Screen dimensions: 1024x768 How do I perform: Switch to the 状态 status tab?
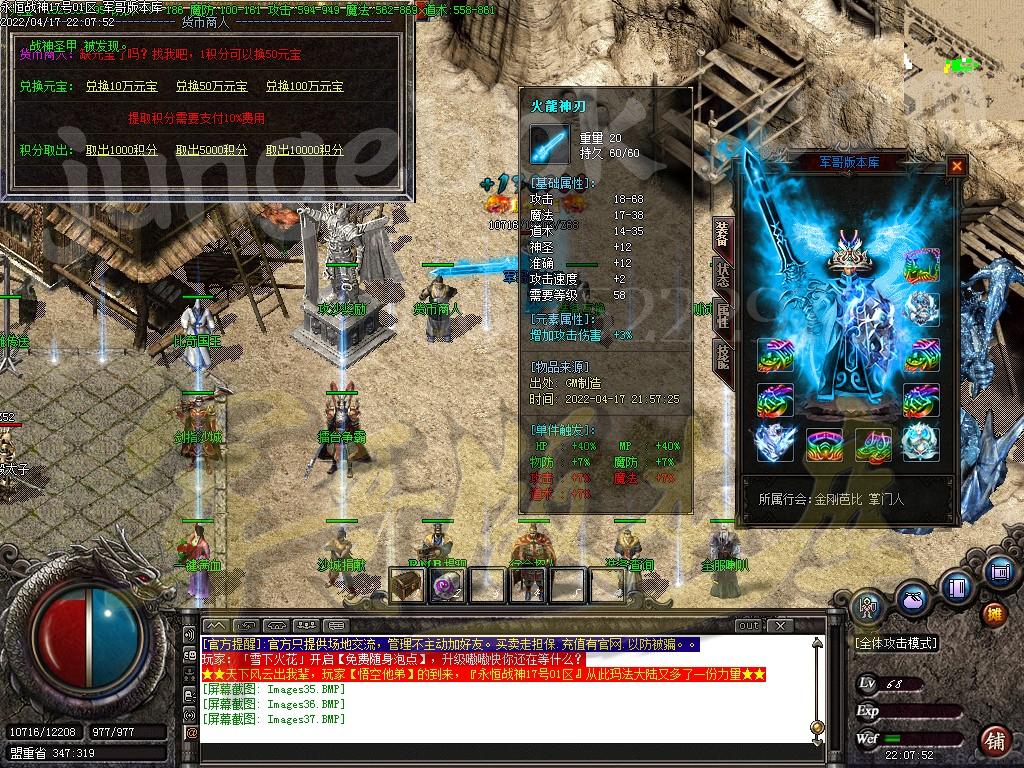tap(722, 277)
